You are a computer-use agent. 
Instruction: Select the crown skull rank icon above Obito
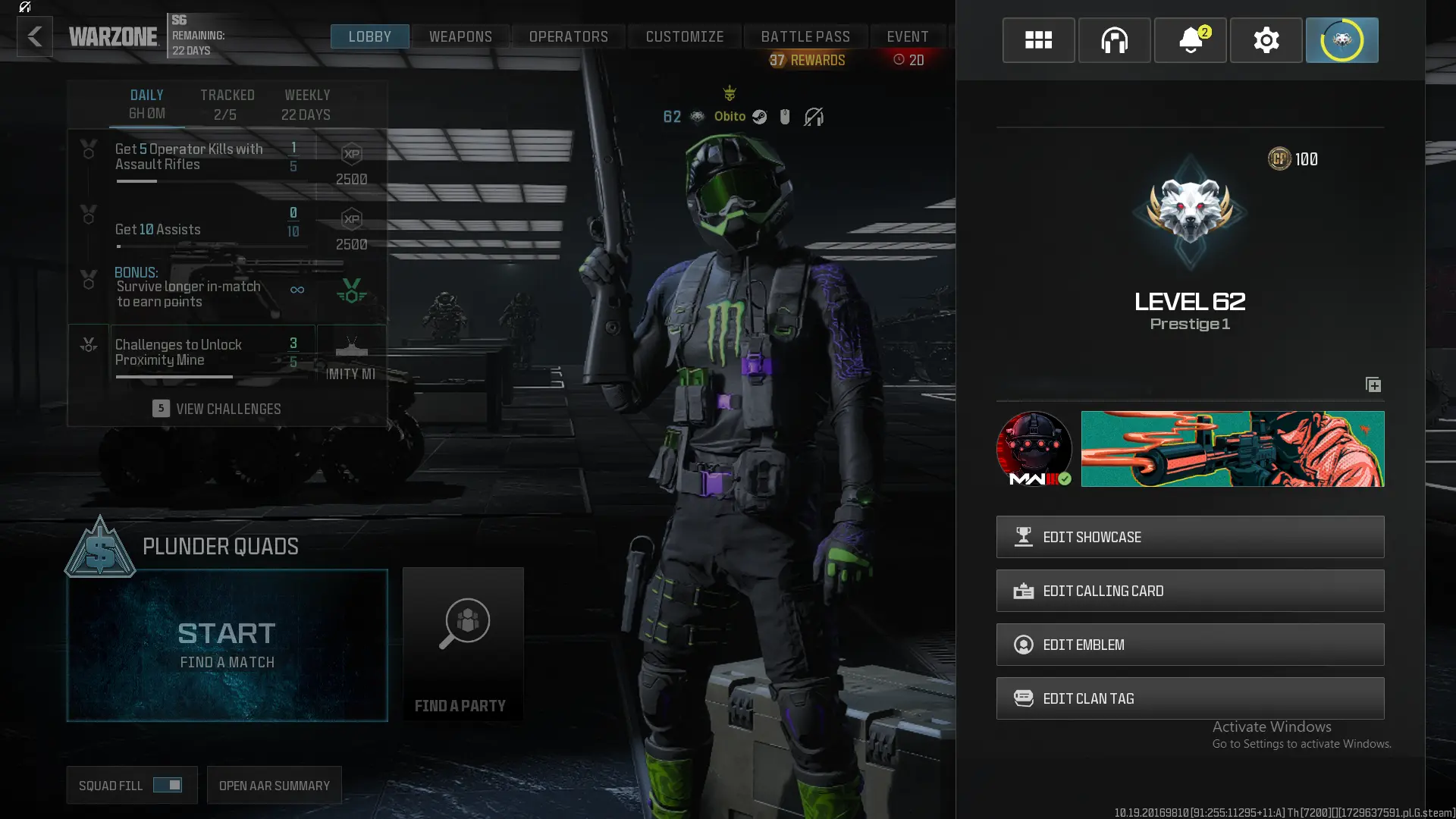[x=730, y=93]
